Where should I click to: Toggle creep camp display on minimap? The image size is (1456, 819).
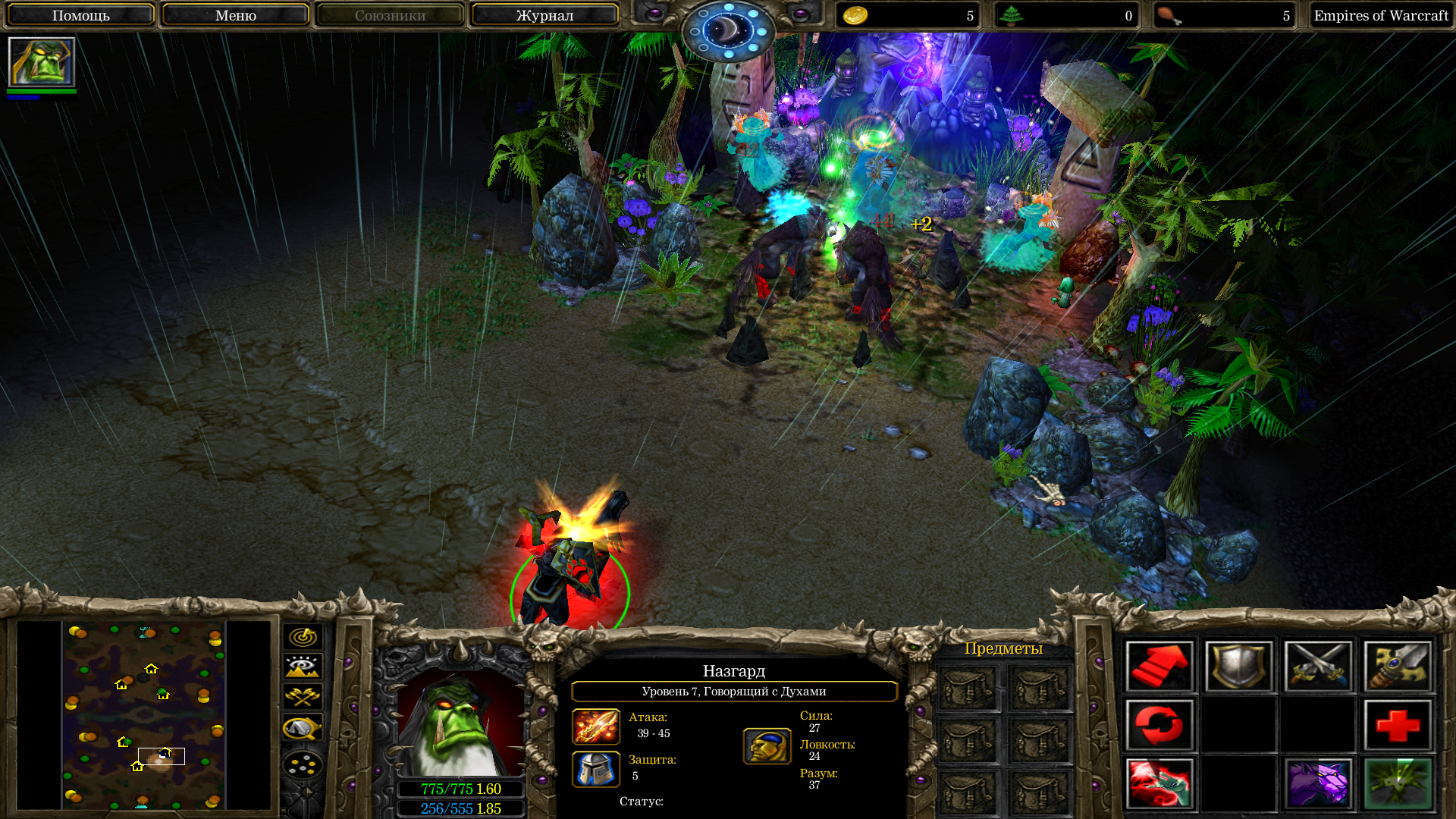point(303,728)
